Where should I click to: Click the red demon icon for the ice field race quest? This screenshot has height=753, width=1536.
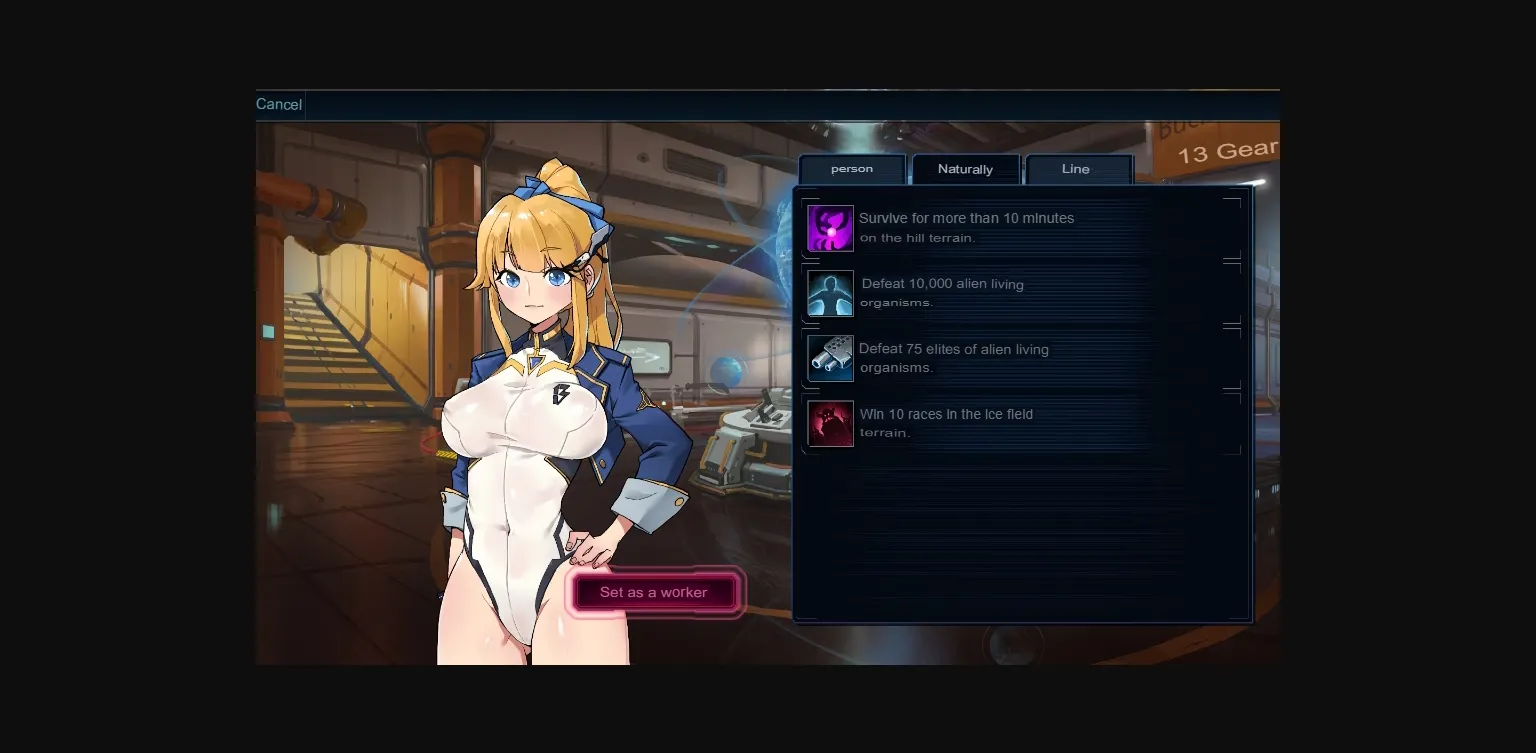(x=830, y=423)
